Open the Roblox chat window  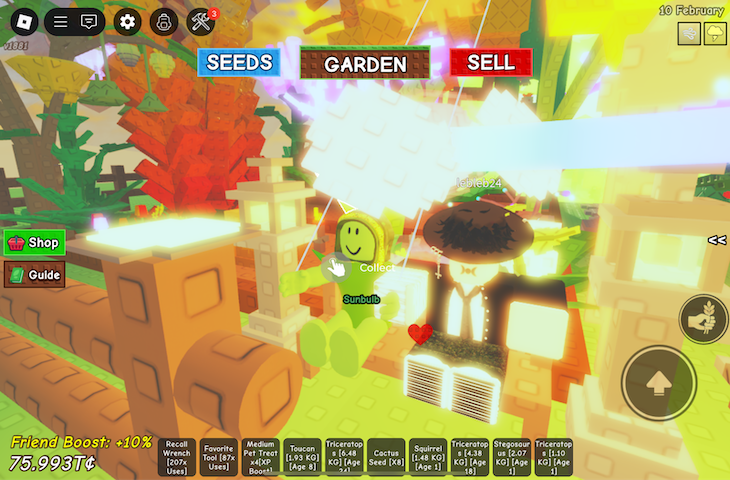coord(89,21)
